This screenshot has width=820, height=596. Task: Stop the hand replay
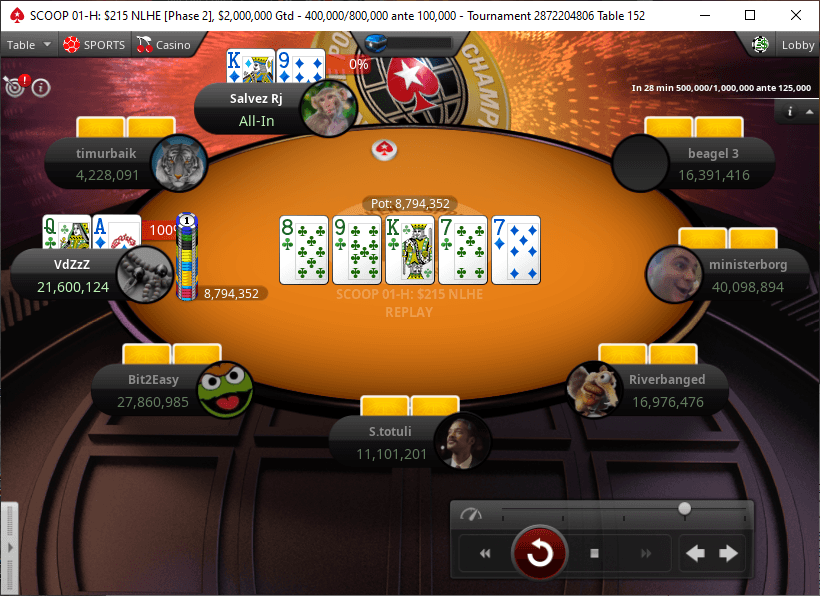[x=594, y=553]
